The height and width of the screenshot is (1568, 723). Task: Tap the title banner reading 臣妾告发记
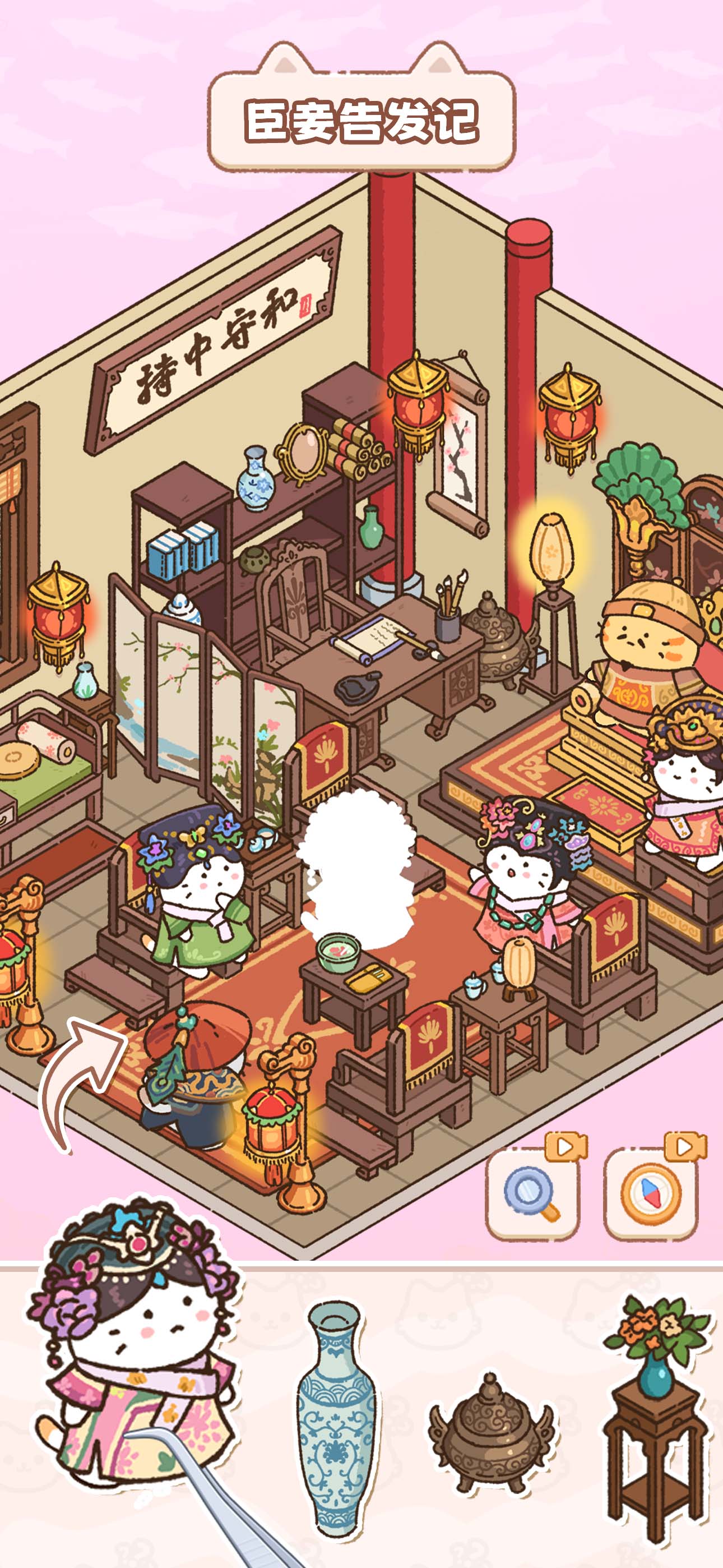coord(361,119)
